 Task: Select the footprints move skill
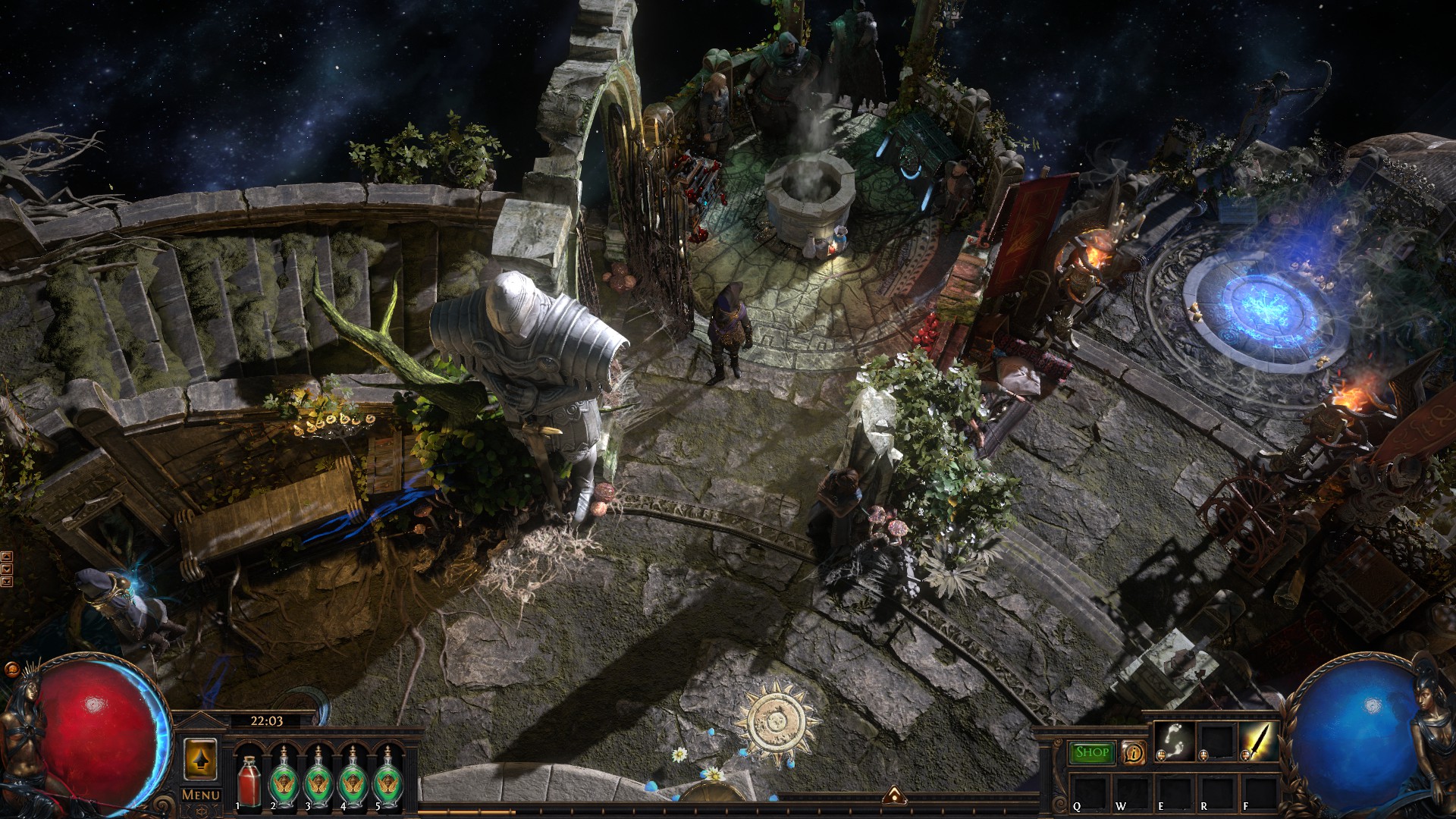(x=1174, y=741)
